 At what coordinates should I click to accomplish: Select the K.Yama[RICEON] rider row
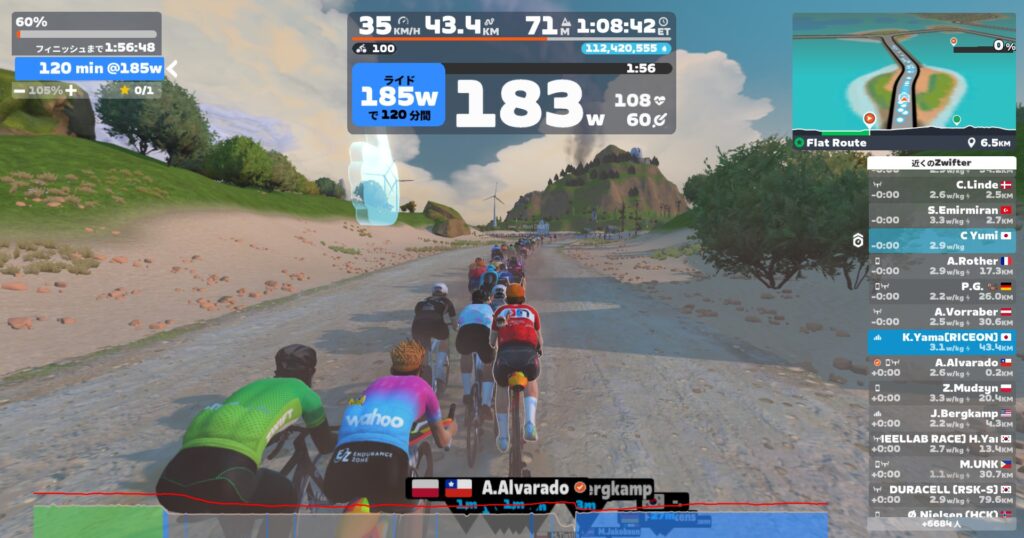point(941,342)
